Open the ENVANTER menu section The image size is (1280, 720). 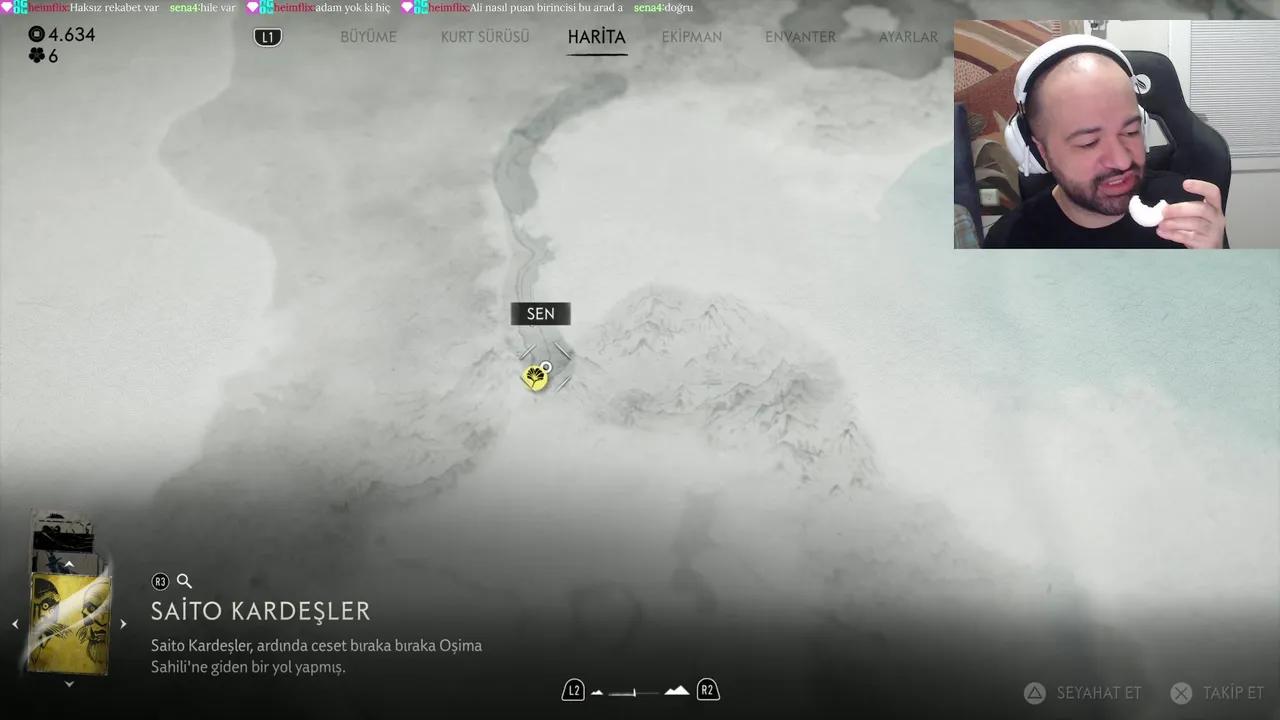pos(800,36)
